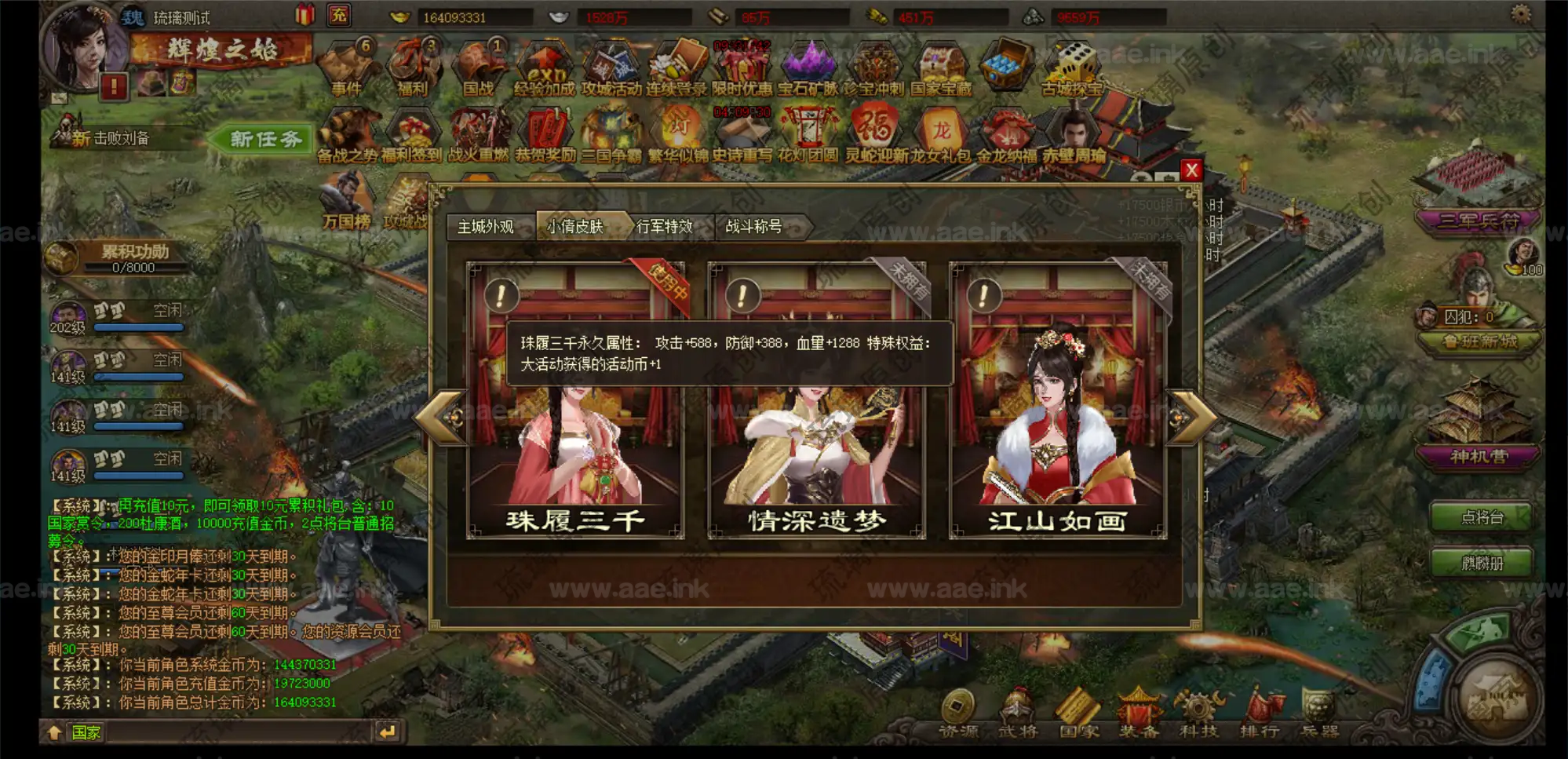Enter the 国战 nation war menu
Screen dimensions: 1568x759
479,69
